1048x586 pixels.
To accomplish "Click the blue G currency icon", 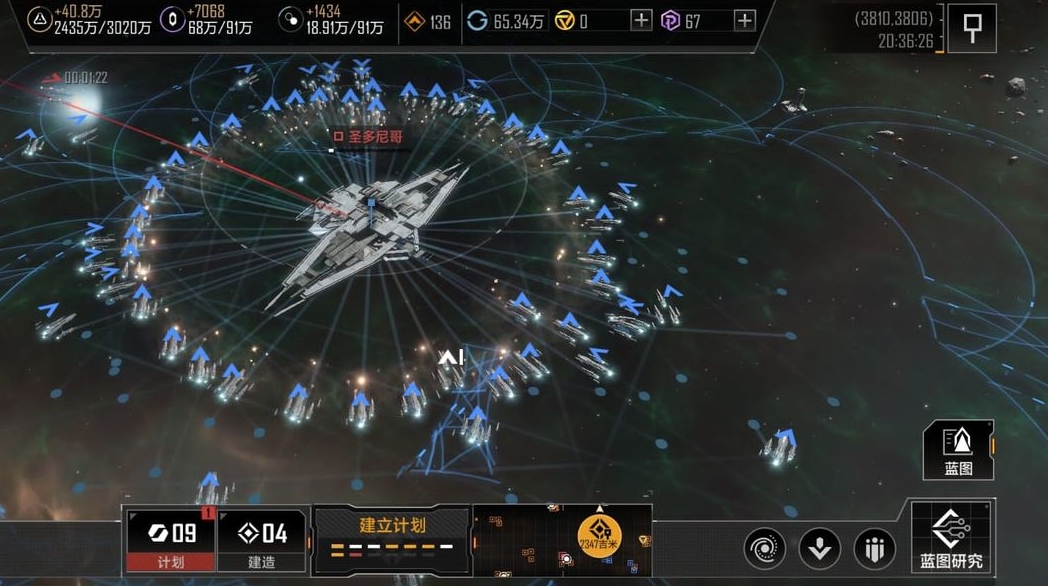I will 478,21.
